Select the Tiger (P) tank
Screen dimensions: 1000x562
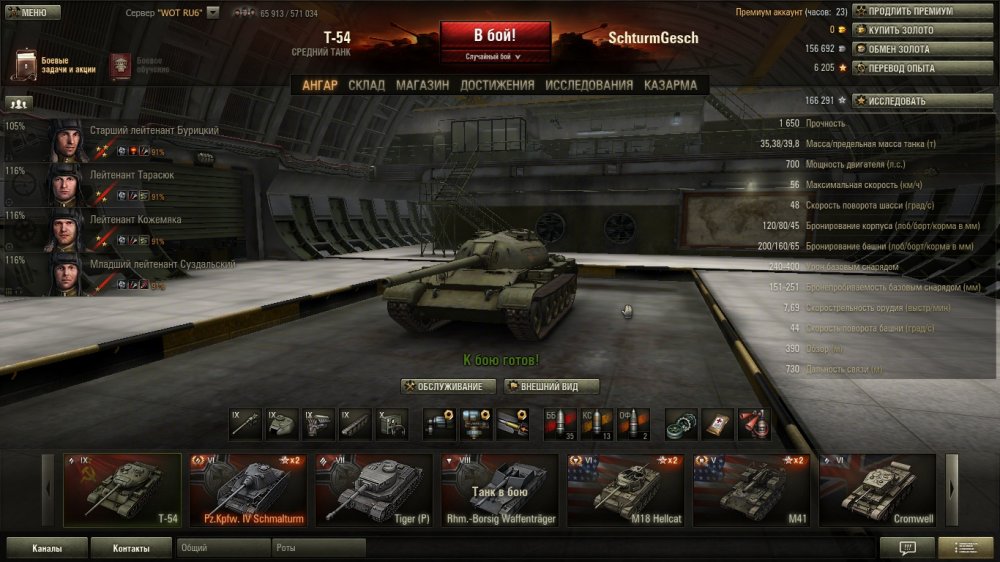(374, 490)
